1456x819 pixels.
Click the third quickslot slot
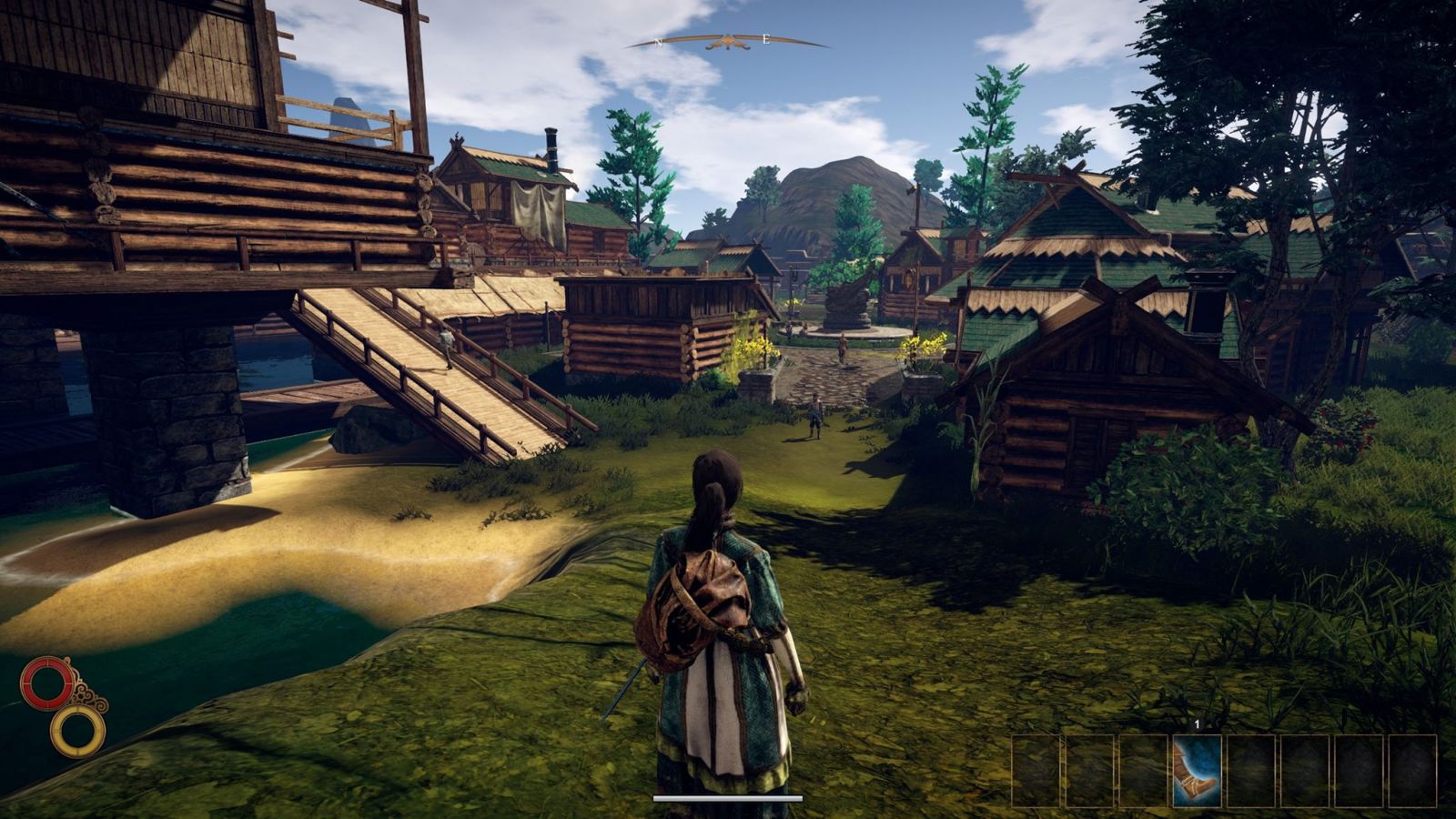click(x=1143, y=764)
